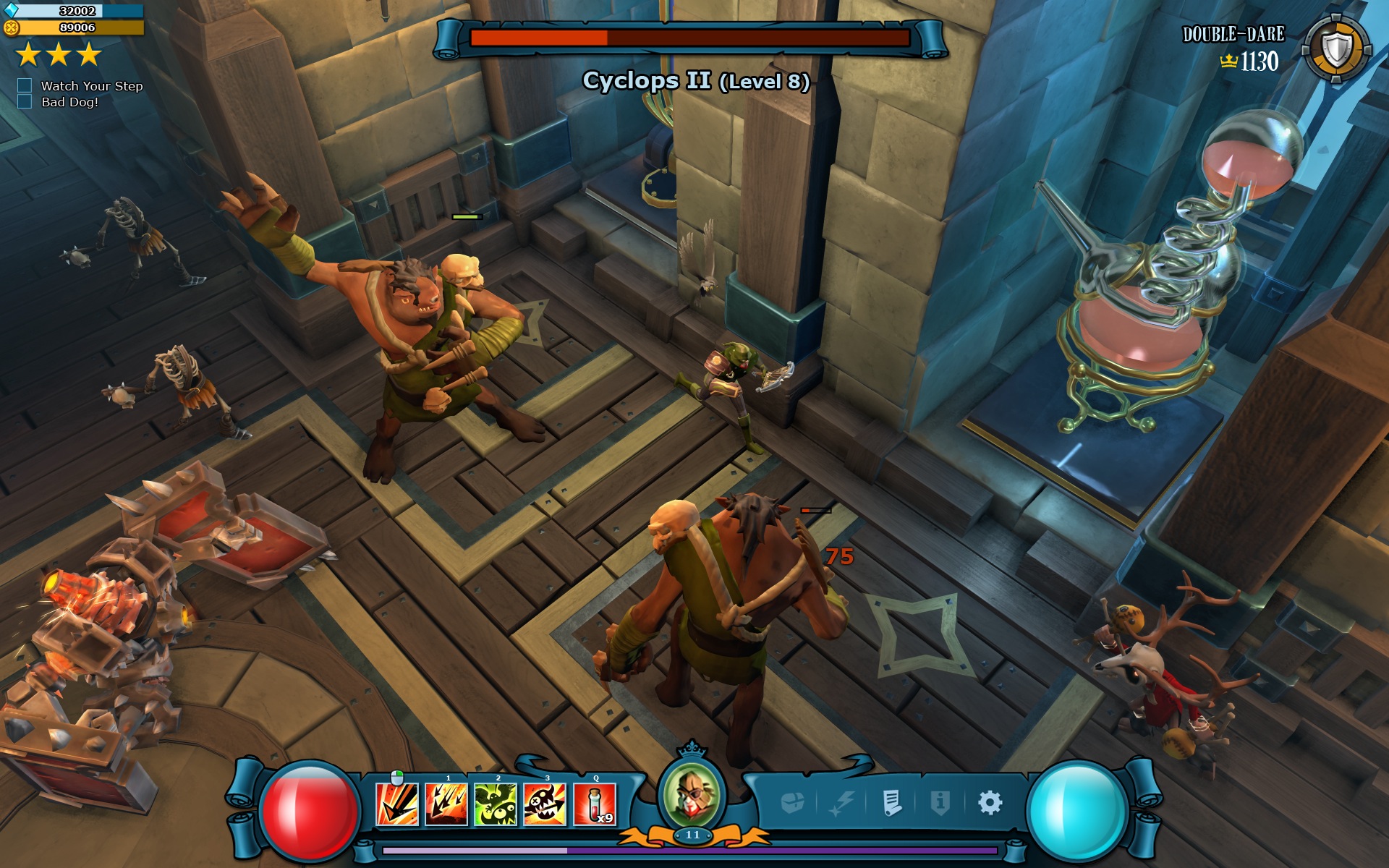Screen dimensions: 1389x868
Task: Click the red health orb
Action: pyautogui.click(x=310, y=812)
